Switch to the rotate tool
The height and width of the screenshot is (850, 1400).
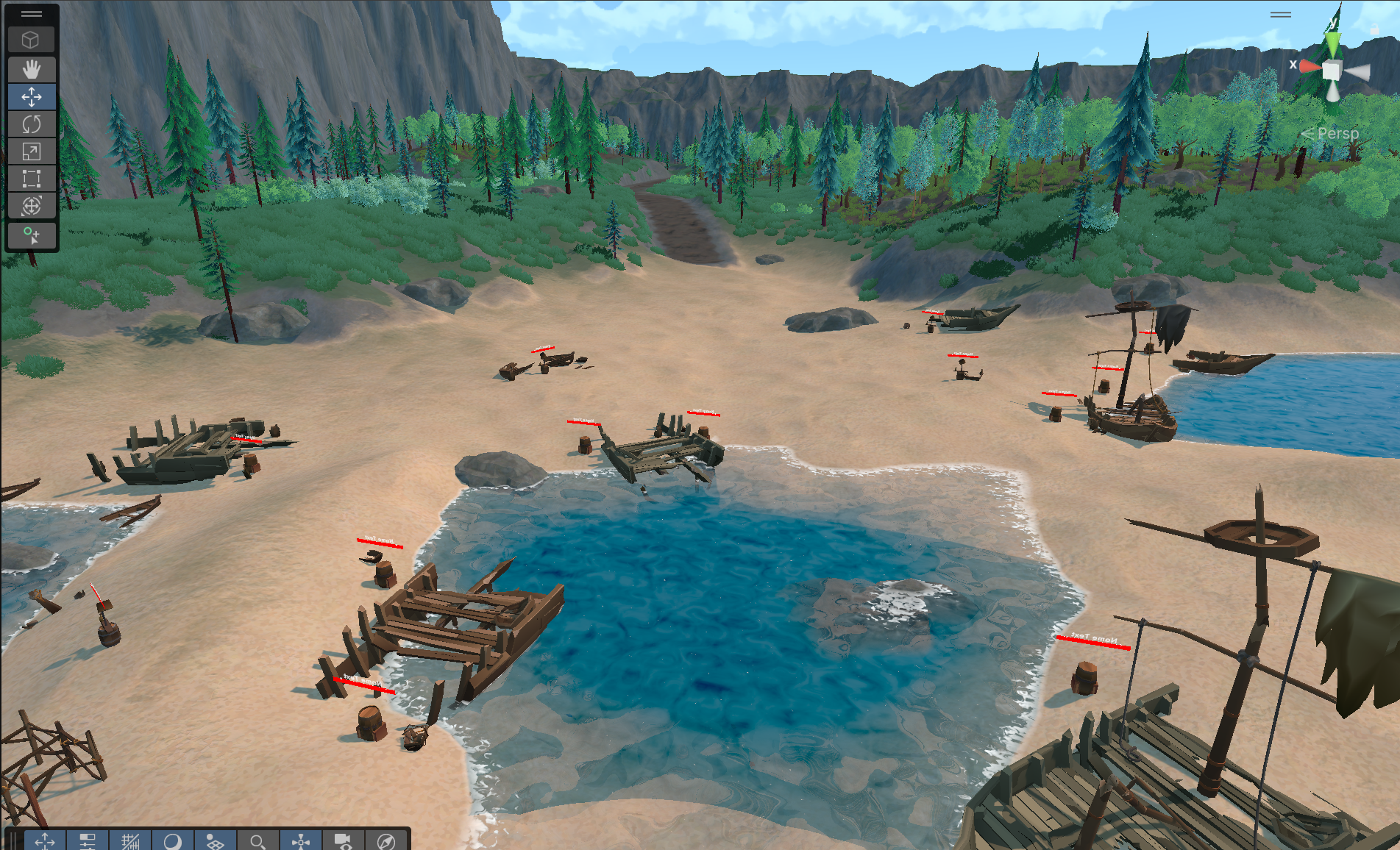pyautogui.click(x=31, y=124)
